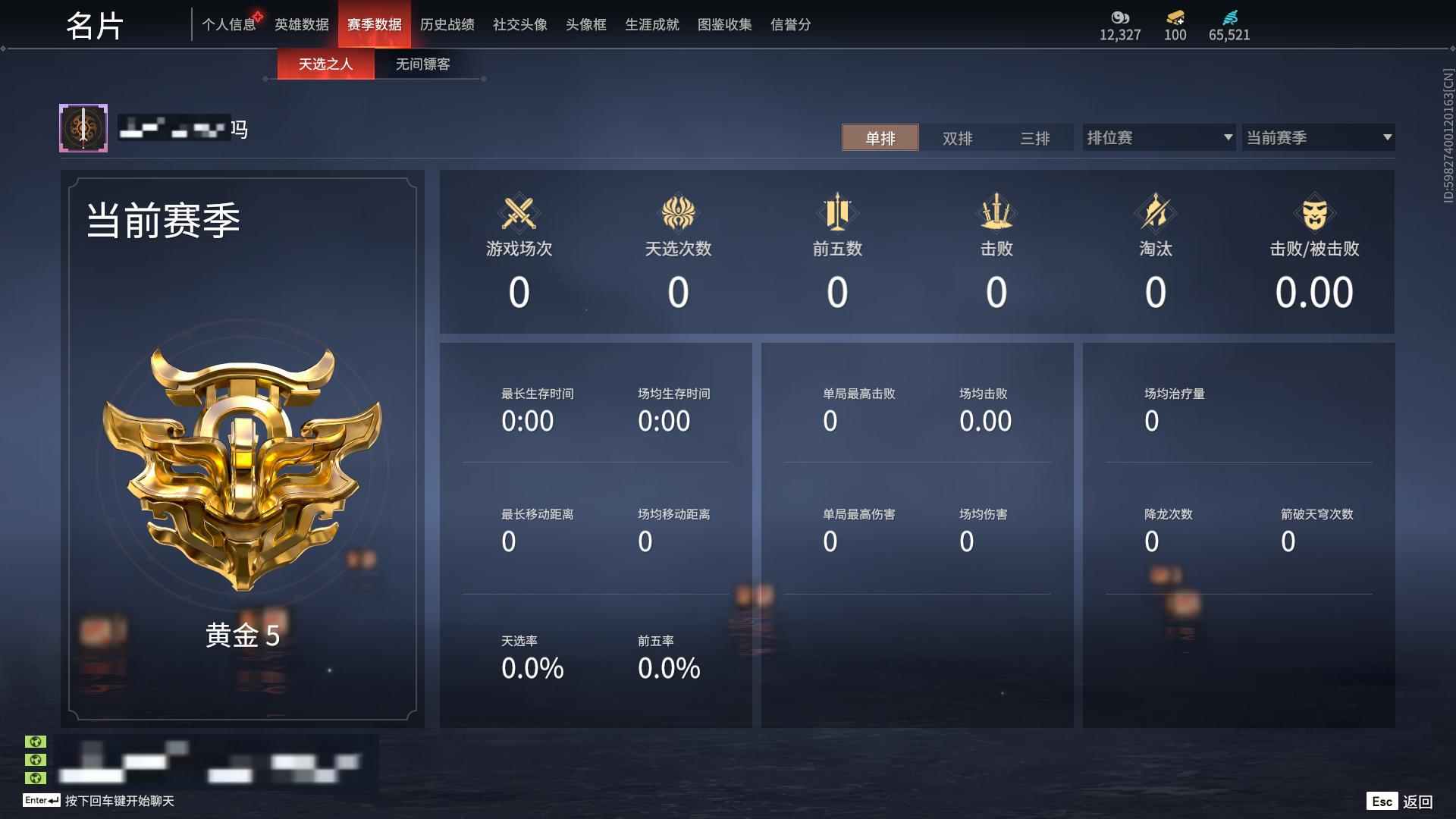Image resolution: width=1456 pixels, height=819 pixels.
Task: Click the 游戏场次 crossed swords icon
Action: coord(519,215)
